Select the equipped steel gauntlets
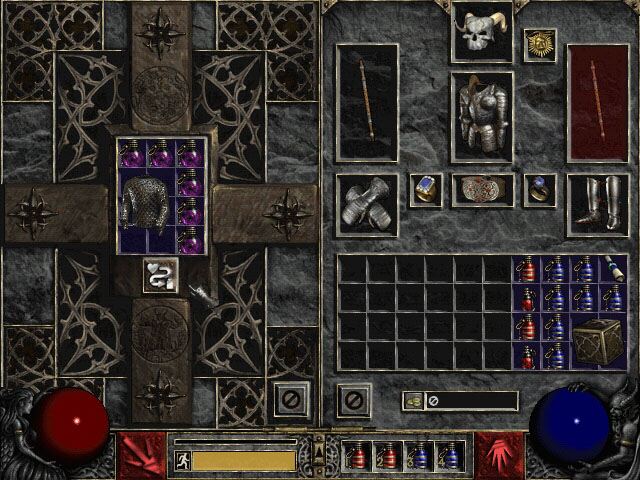The image size is (640, 480). point(367,205)
